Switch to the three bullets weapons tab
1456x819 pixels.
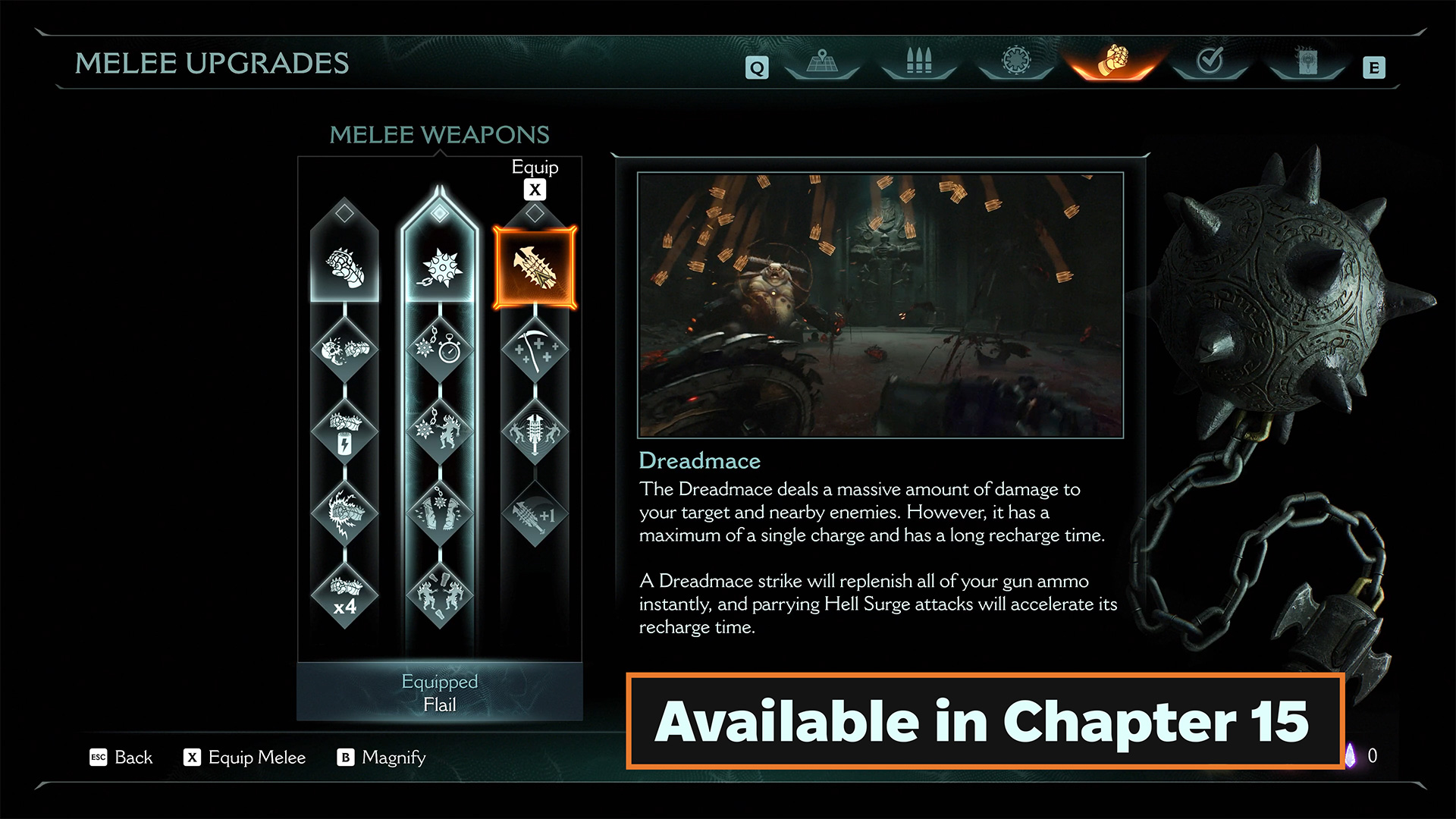[x=918, y=62]
